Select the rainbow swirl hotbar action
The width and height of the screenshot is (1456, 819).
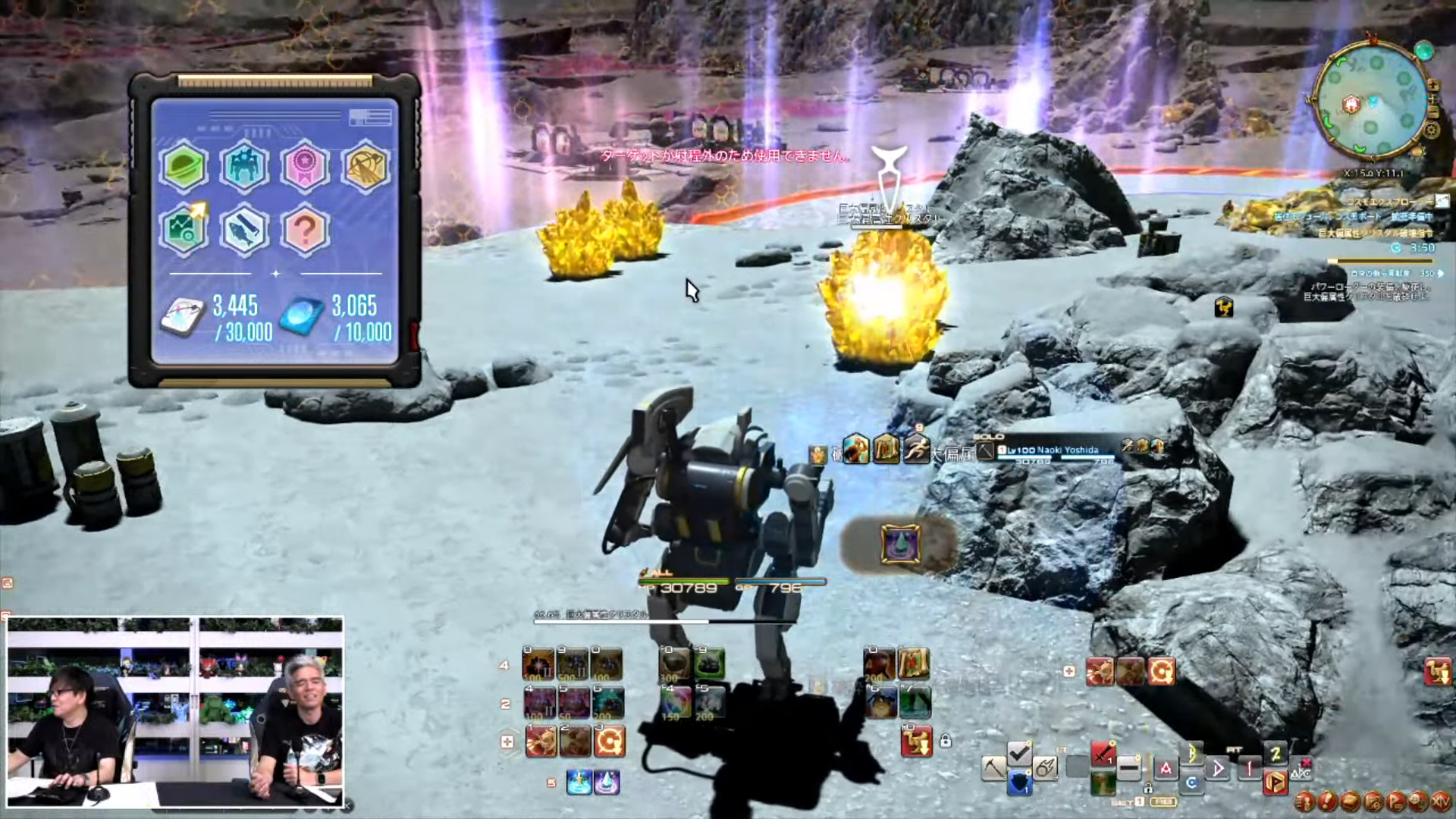coord(675,703)
